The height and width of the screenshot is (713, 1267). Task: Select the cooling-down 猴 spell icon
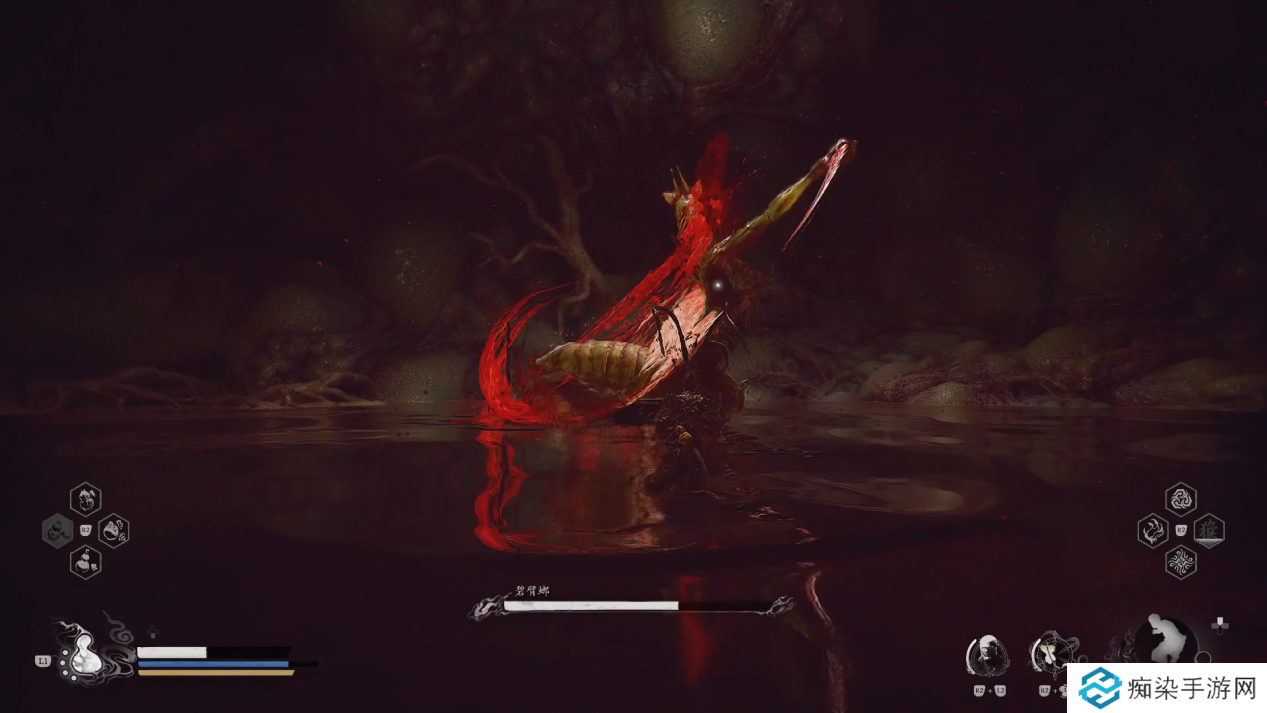(x=1209, y=530)
